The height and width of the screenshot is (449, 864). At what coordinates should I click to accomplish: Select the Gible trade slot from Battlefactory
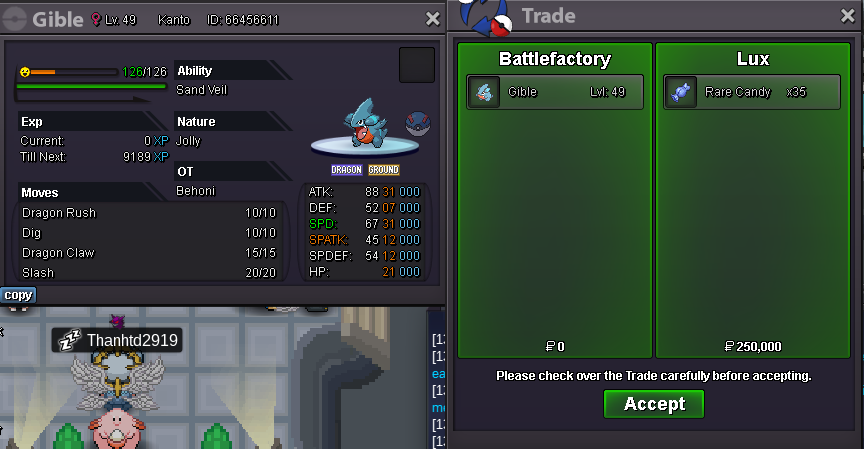coord(553,92)
